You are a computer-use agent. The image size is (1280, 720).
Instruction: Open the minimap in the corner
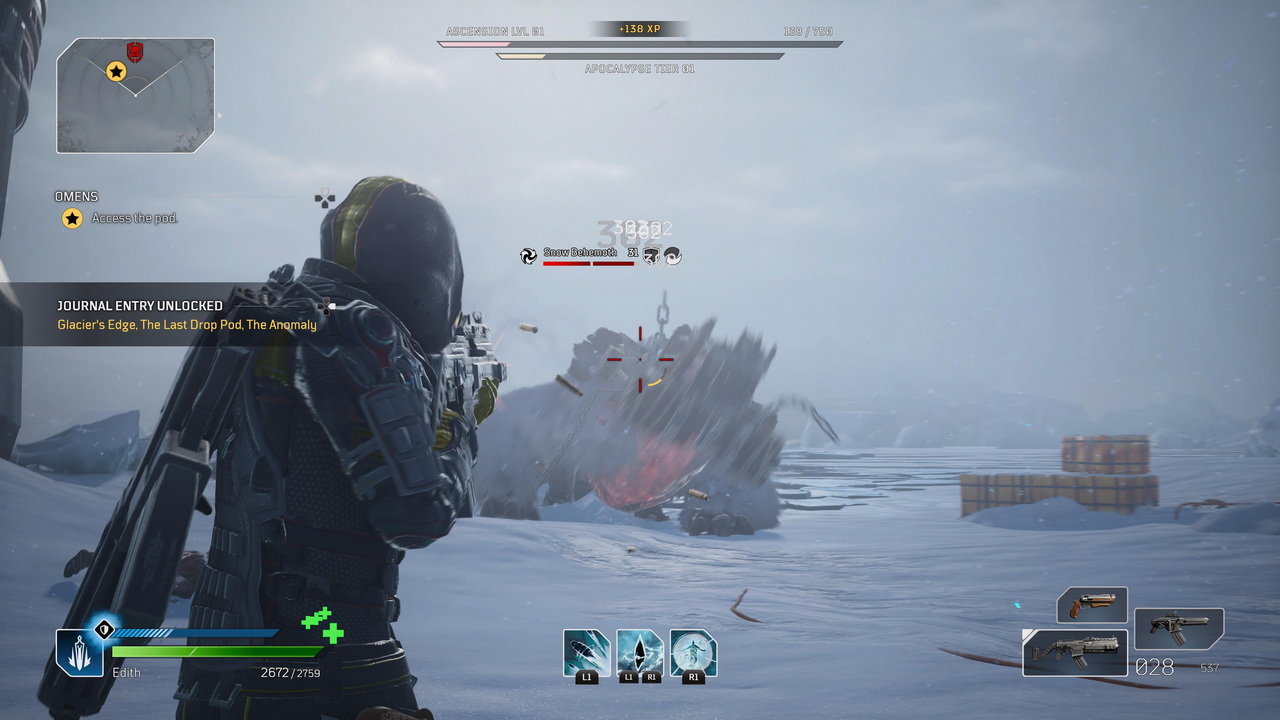click(135, 96)
